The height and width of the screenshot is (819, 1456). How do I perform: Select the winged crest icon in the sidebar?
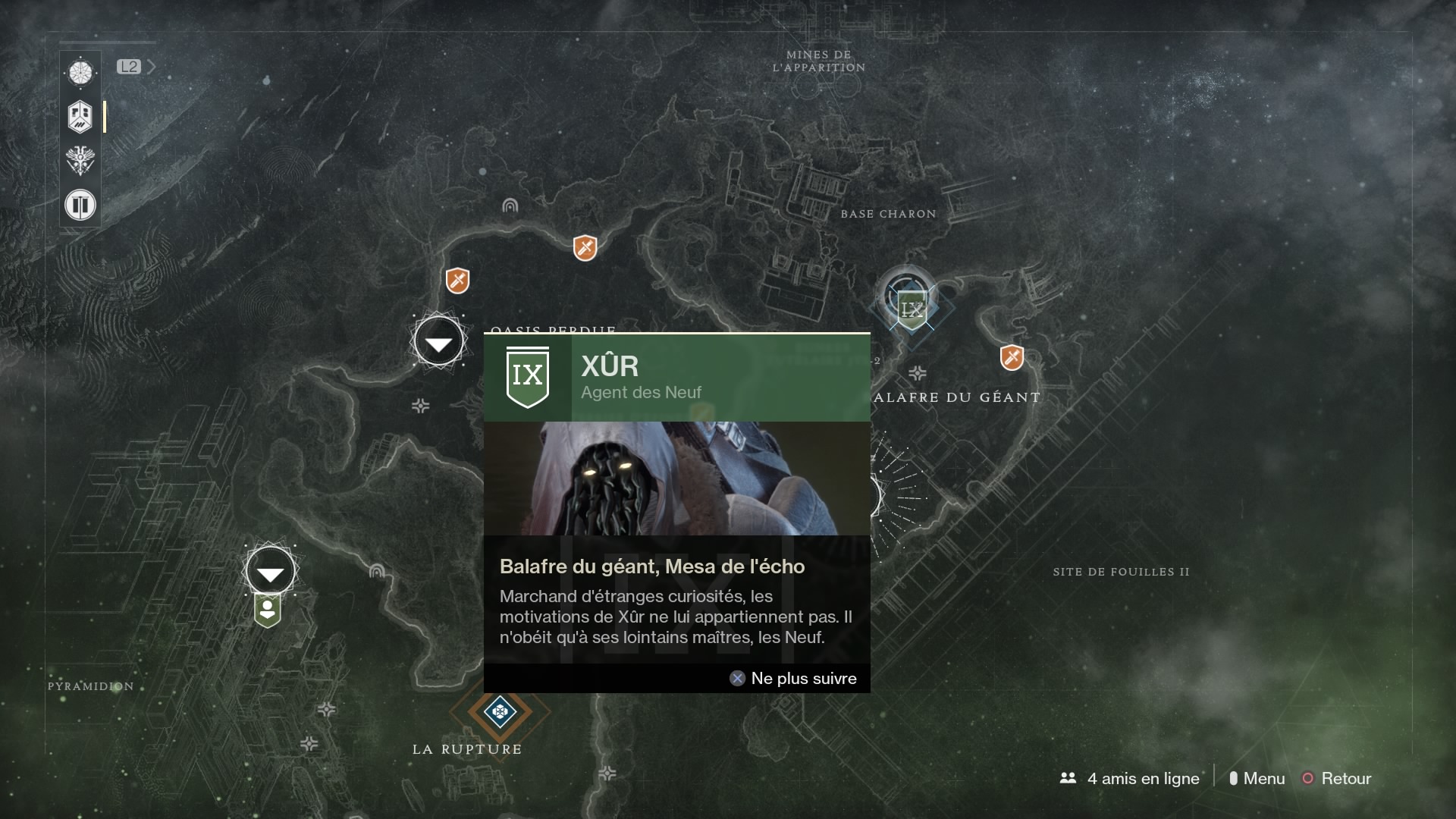coord(80,161)
